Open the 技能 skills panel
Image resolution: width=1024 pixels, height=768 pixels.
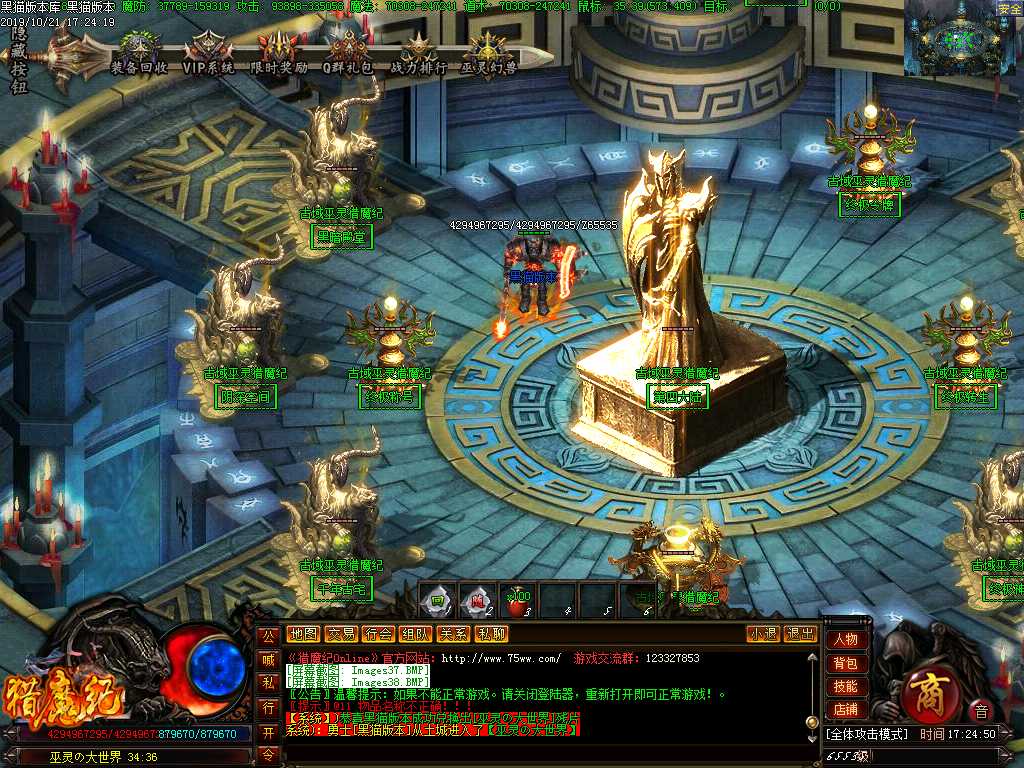pos(845,687)
